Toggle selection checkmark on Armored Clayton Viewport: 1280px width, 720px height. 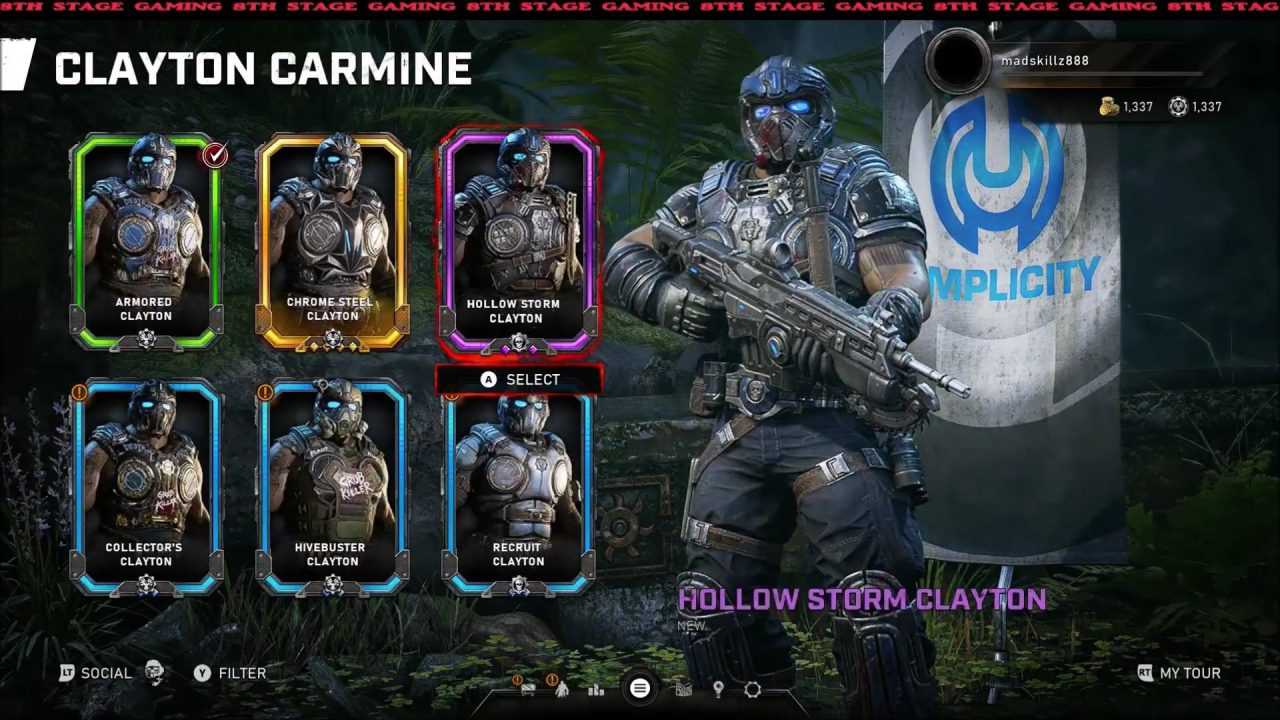point(212,155)
